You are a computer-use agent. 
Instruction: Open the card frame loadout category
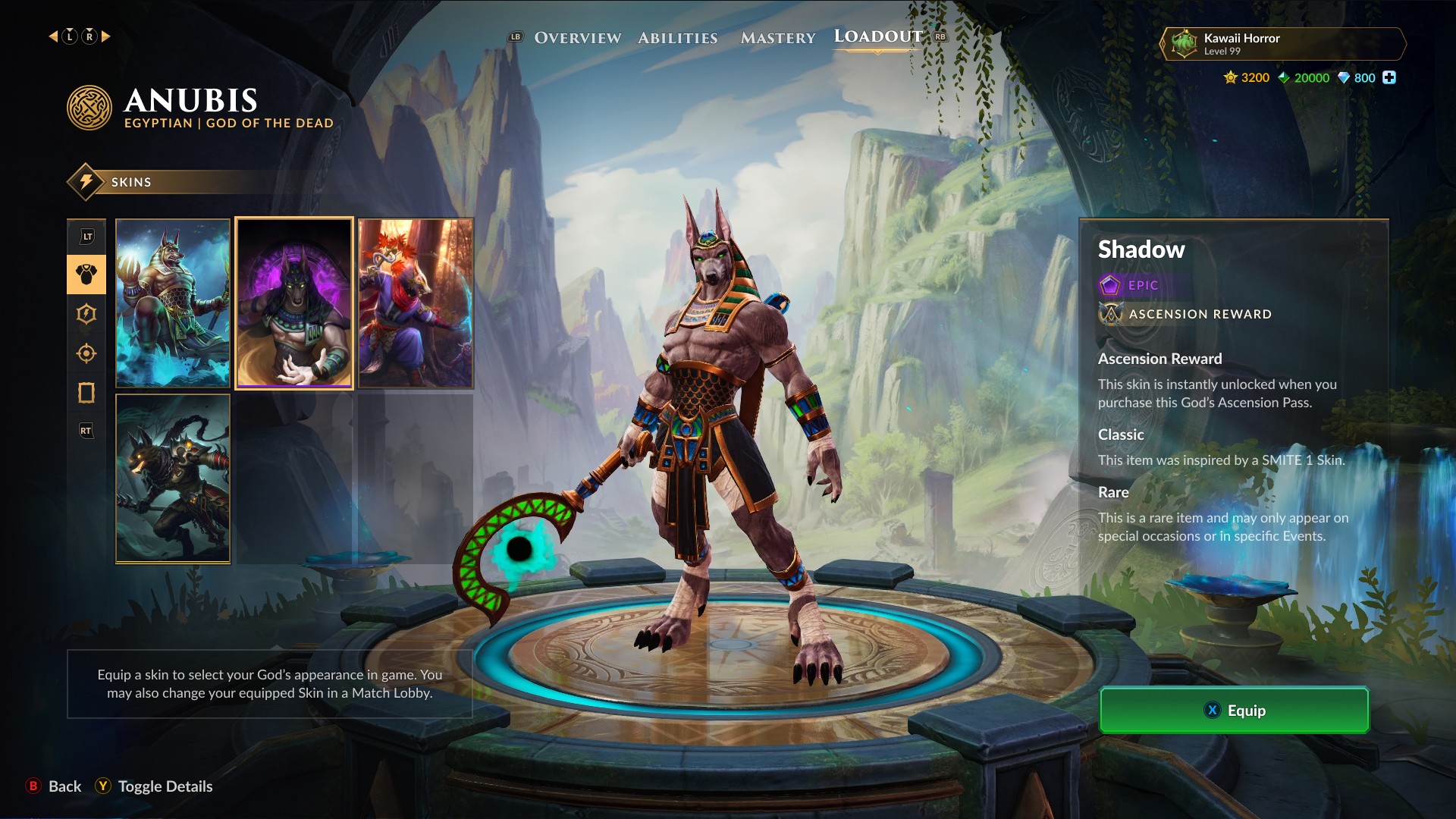[x=86, y=393]
